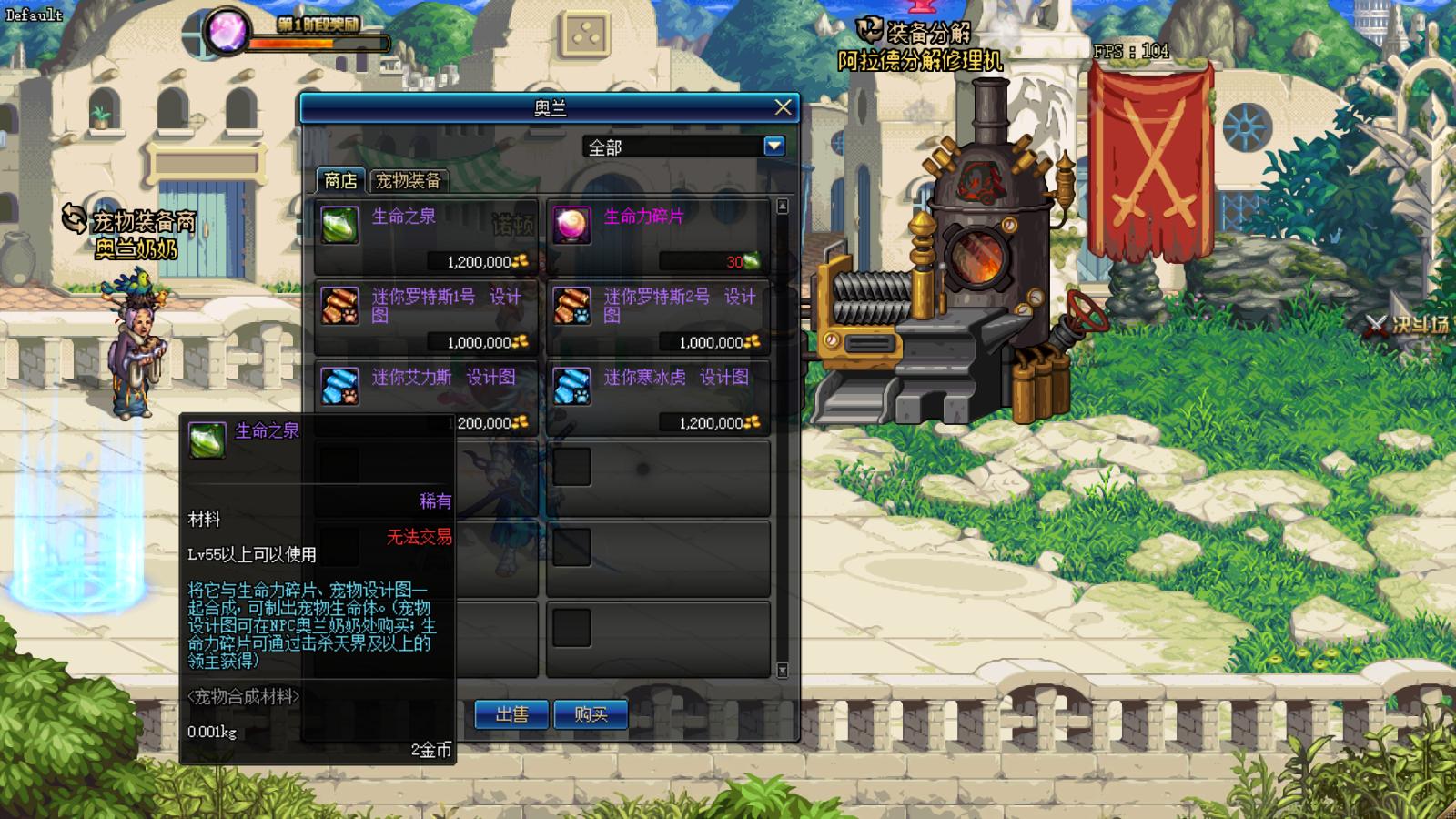
Task: Click the shop list scroll-down arrow
Action: (782, 671)
